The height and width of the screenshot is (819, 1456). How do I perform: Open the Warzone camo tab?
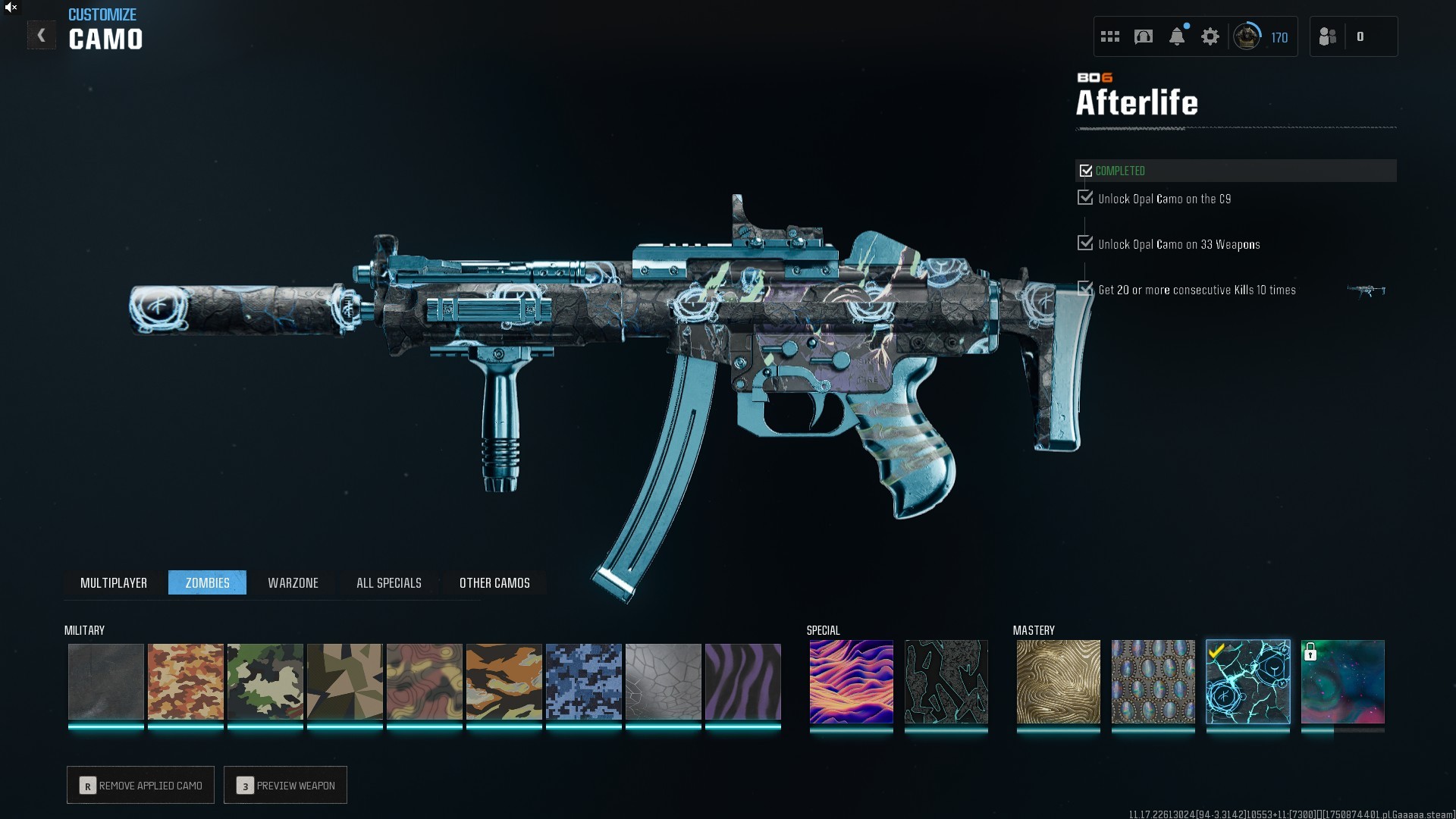click(x=293, y=582)
